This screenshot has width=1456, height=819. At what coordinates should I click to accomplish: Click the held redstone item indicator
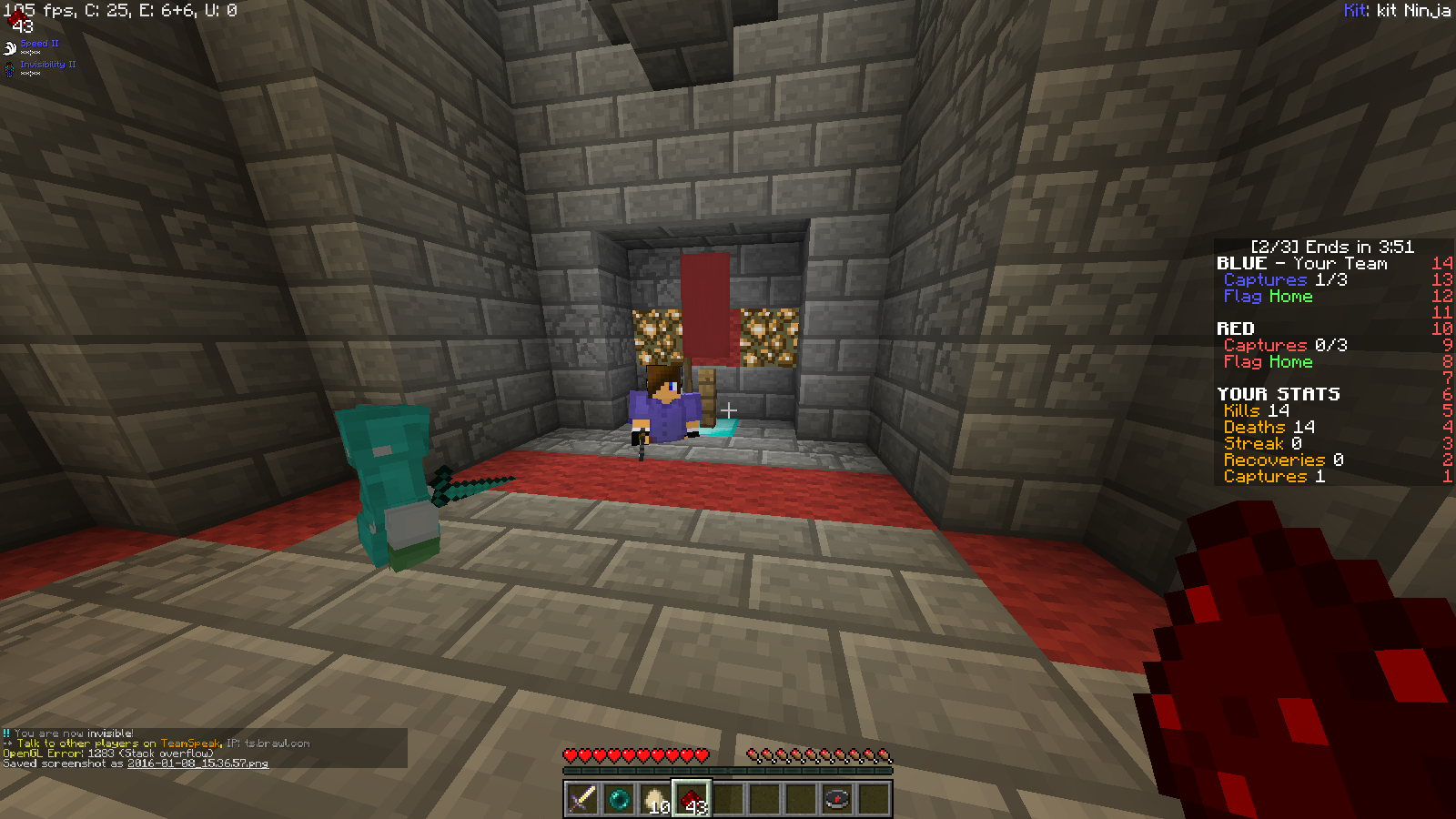tap(17, 18)
